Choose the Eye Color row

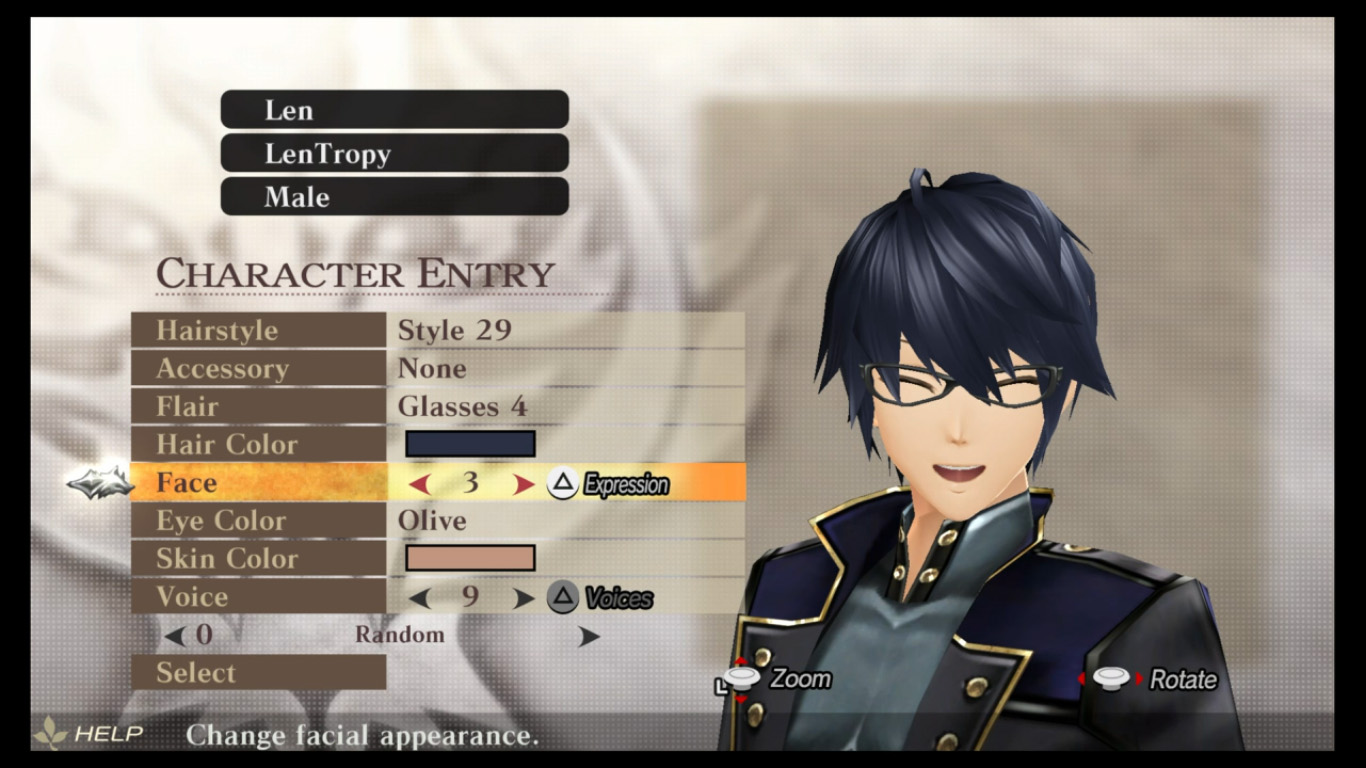click(258, 521)
